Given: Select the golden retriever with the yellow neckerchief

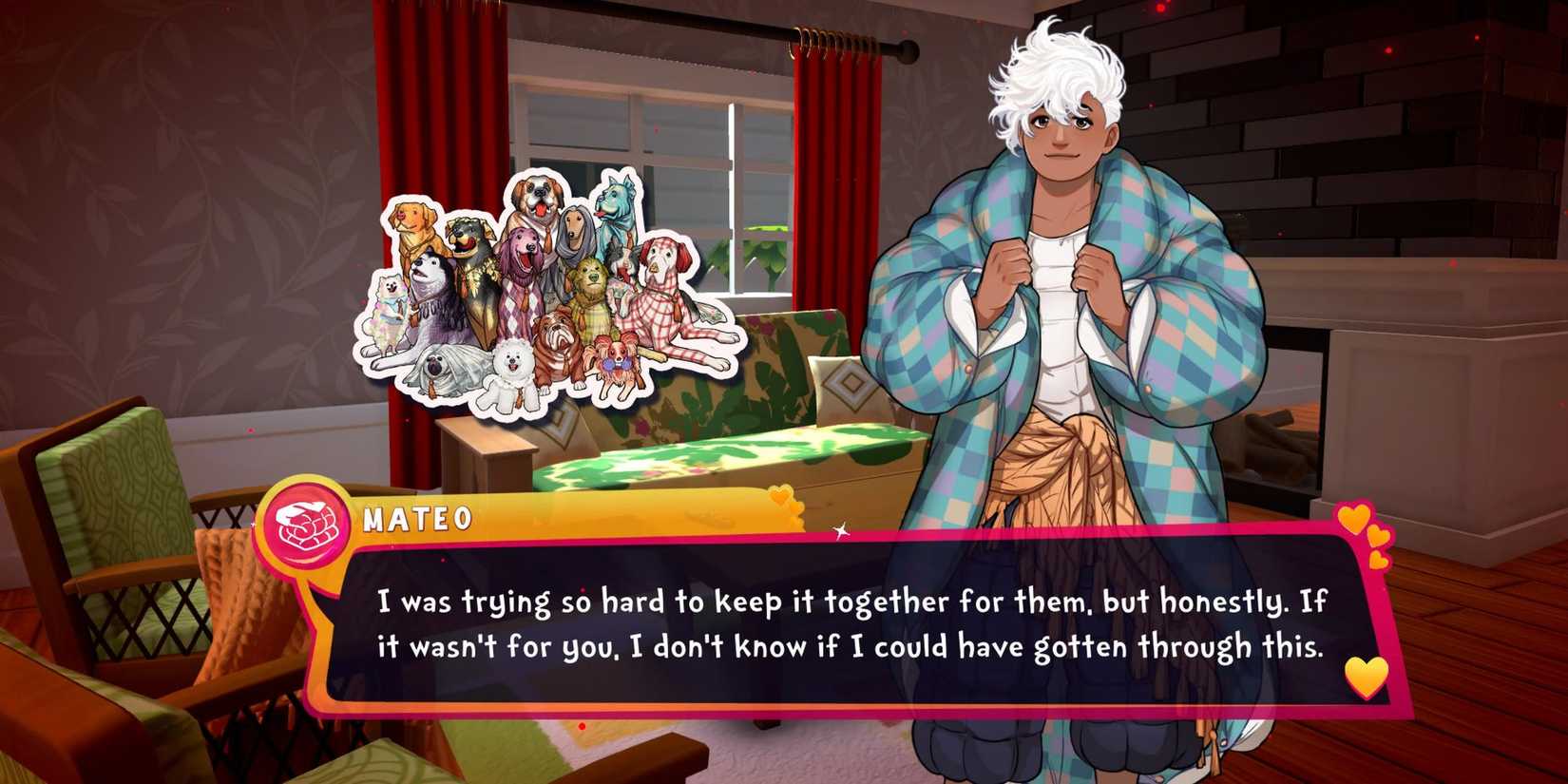Looking at the screenshot, I should (x=411, y=221).
